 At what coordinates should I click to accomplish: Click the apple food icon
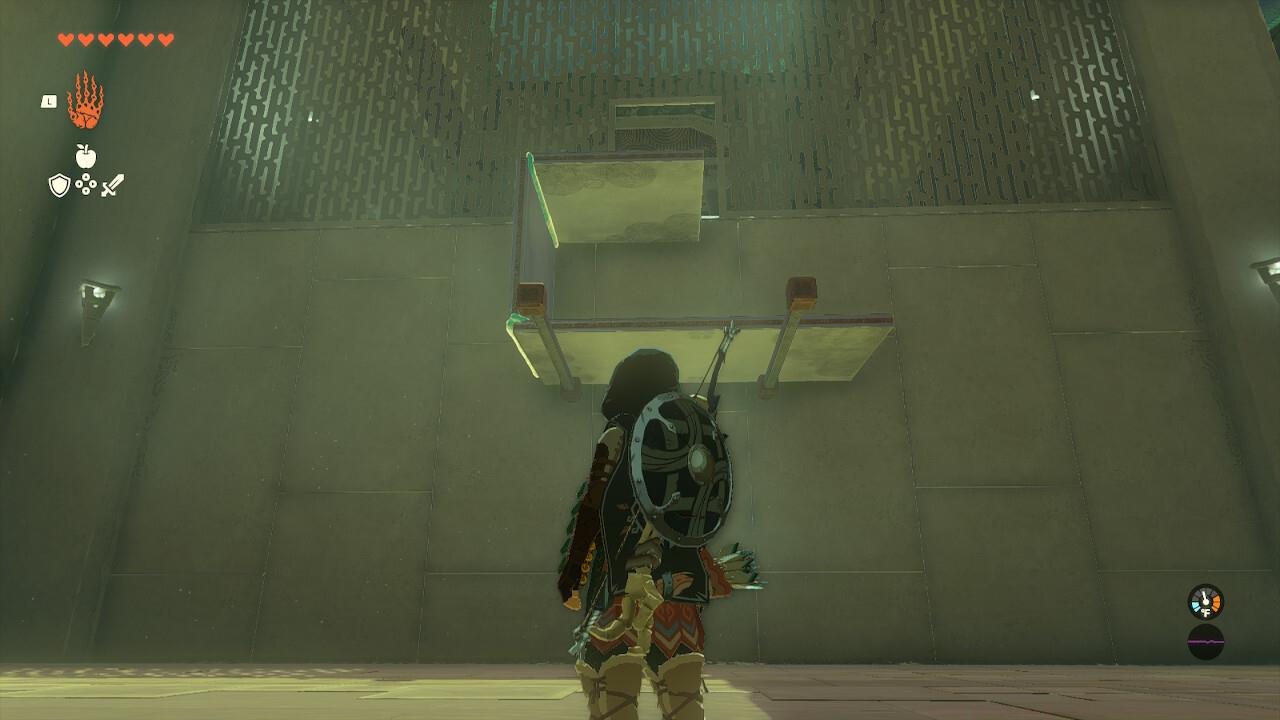tap(85, 157)
